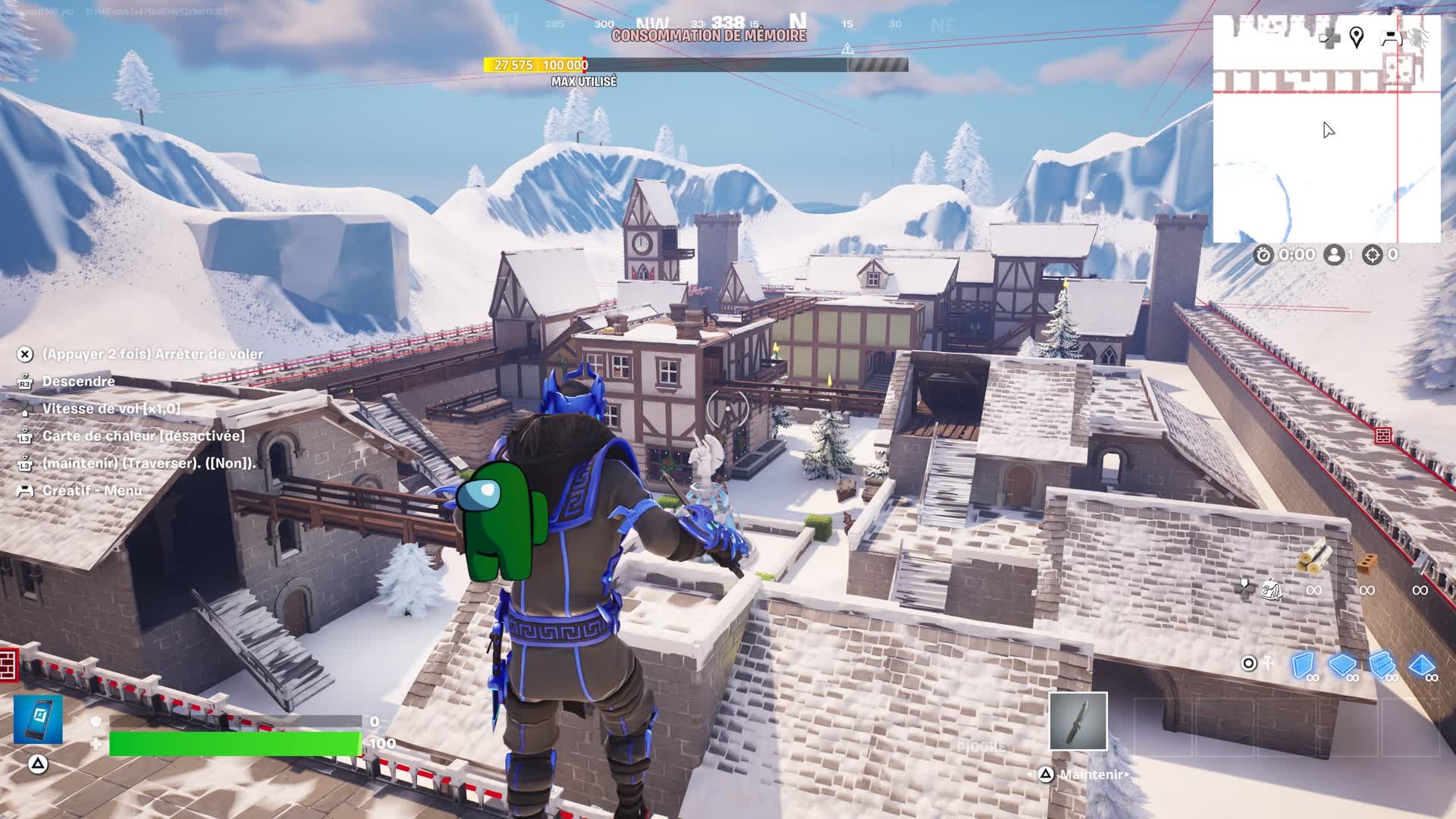Select the wood logs material
This screenshot has width=1456, height=819.
tap(1313, 560)
